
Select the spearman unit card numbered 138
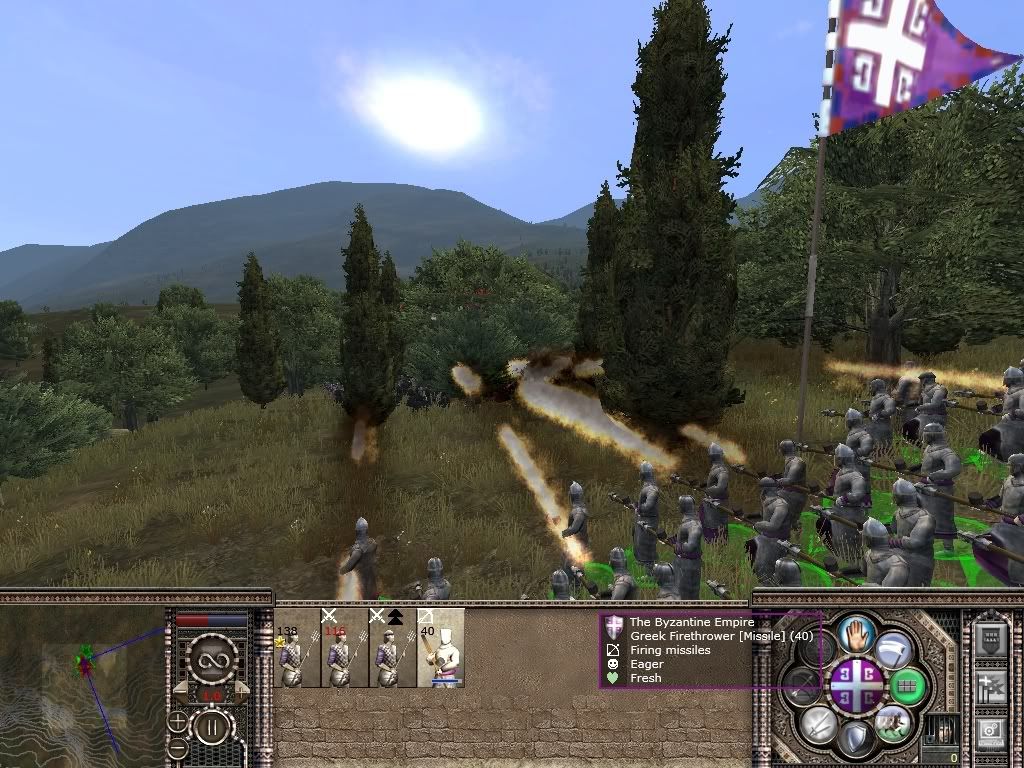(x=297, y=648)
